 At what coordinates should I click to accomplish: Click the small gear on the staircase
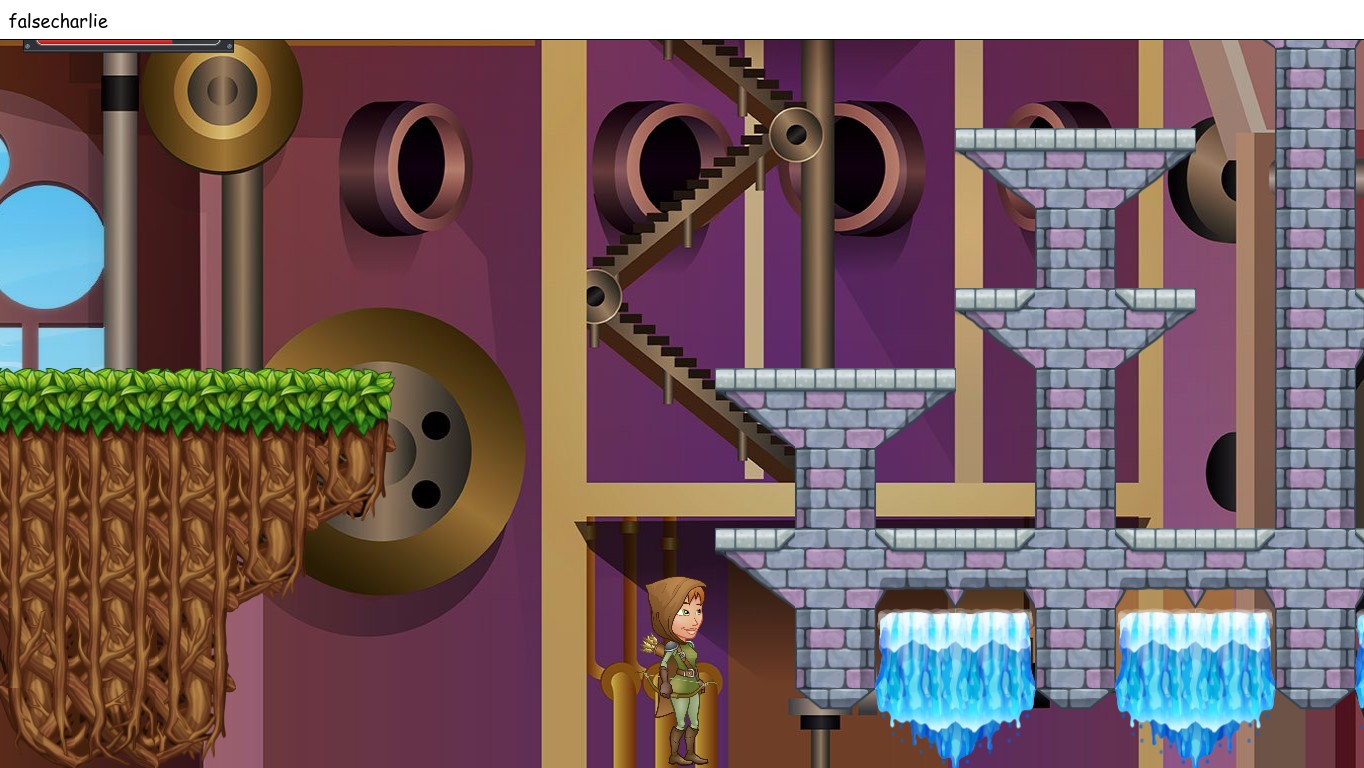click(x=598, y=293)
